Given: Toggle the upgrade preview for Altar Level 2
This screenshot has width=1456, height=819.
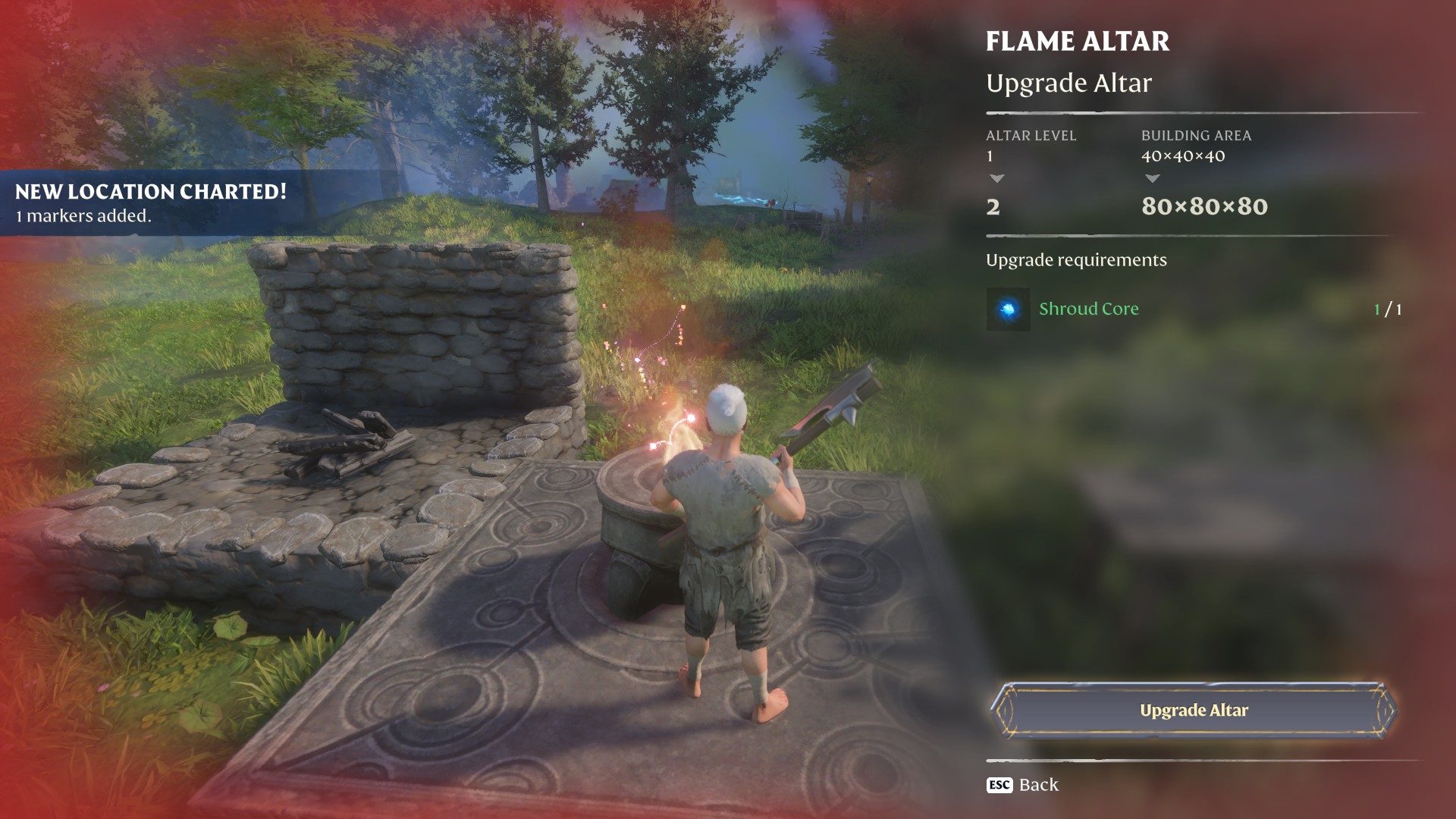Looking at the screenshot, I should pos(995,207).
